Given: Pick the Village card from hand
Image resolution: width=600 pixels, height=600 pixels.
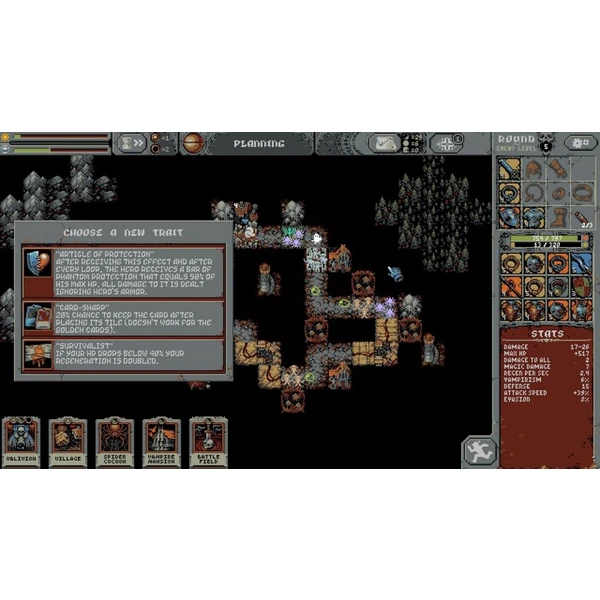Looking at the screenshot, I should tap(68, 440).
